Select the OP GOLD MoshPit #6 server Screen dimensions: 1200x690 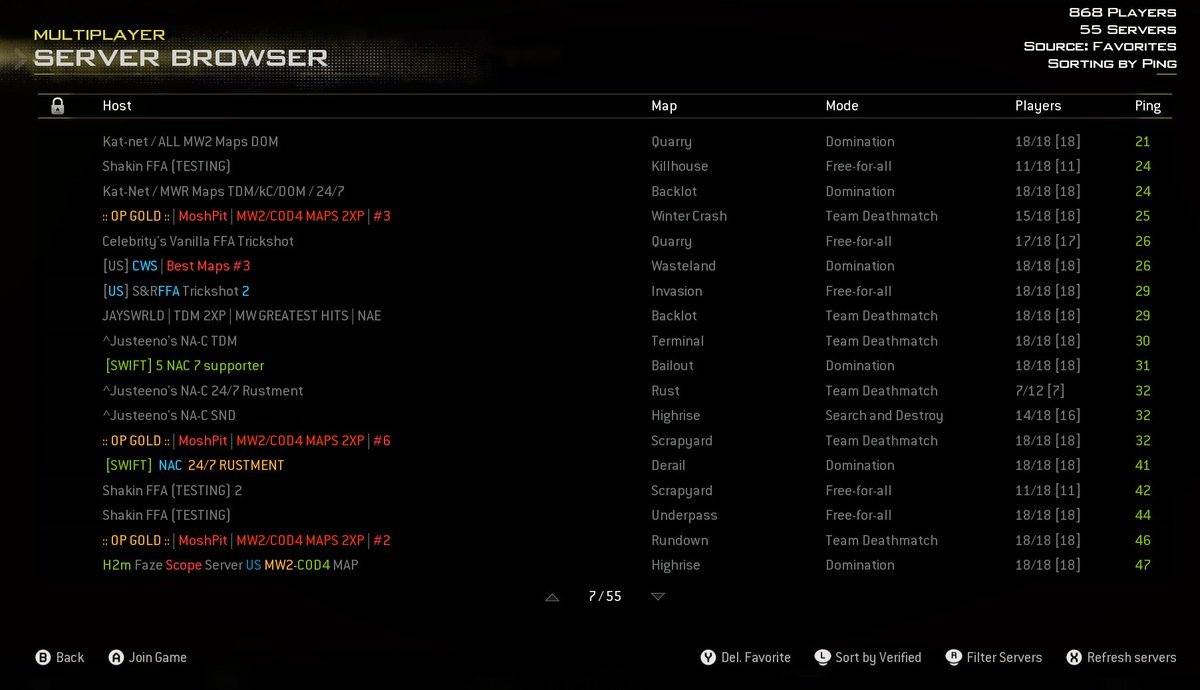[x=246, y=441]
